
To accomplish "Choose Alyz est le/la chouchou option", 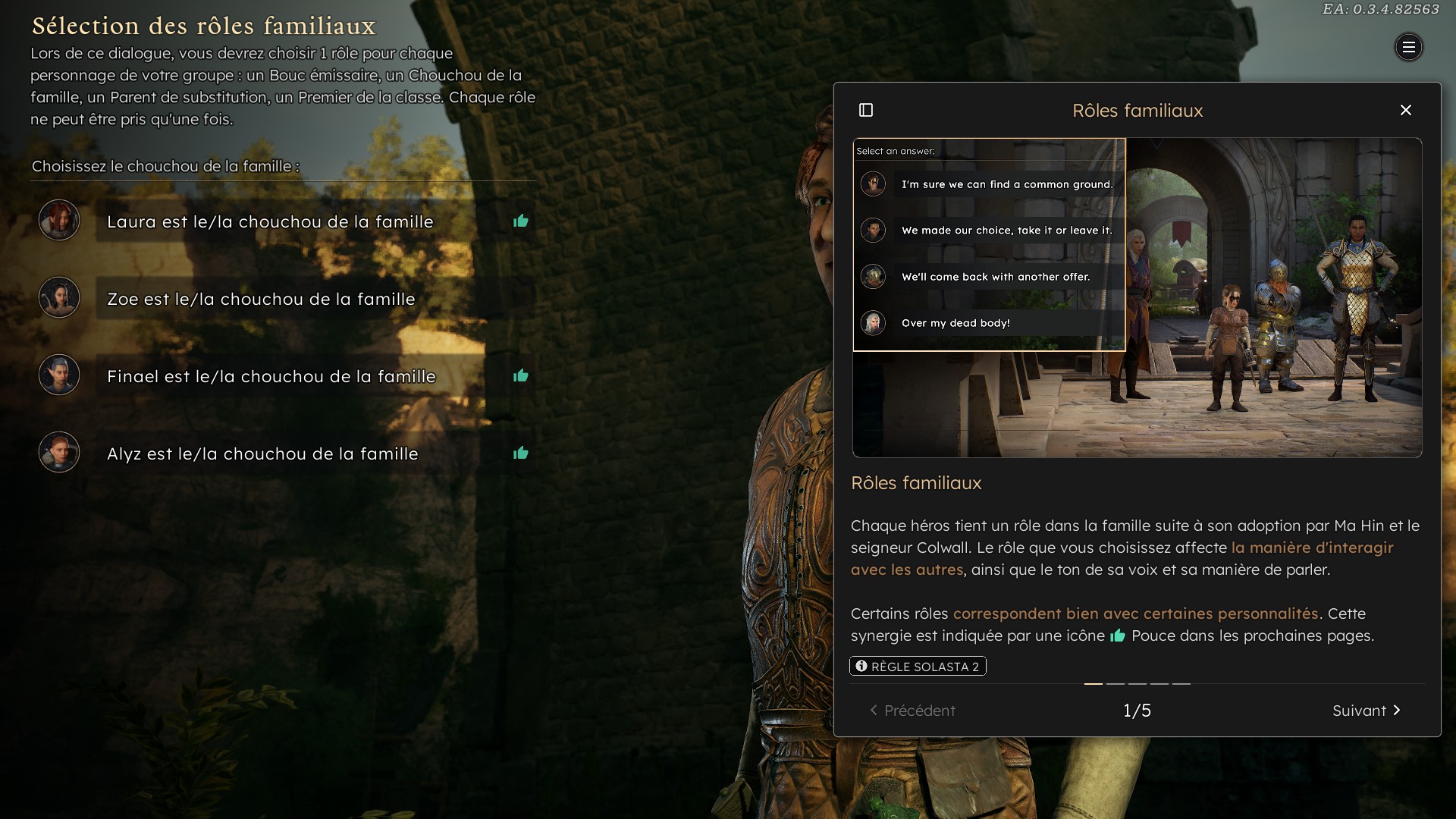I will (262, 453).
